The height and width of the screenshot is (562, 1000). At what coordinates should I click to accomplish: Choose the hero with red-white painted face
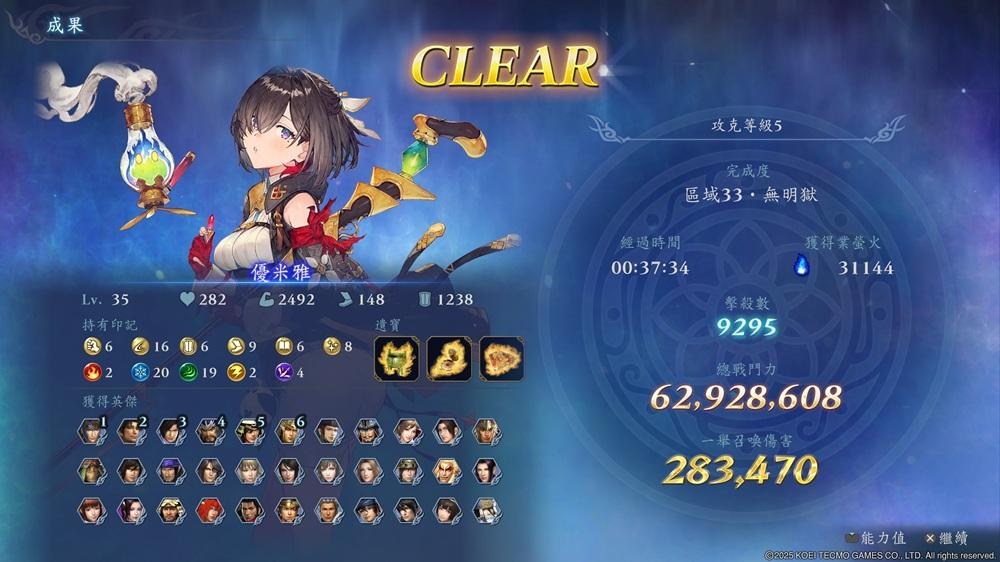point(445,470)
